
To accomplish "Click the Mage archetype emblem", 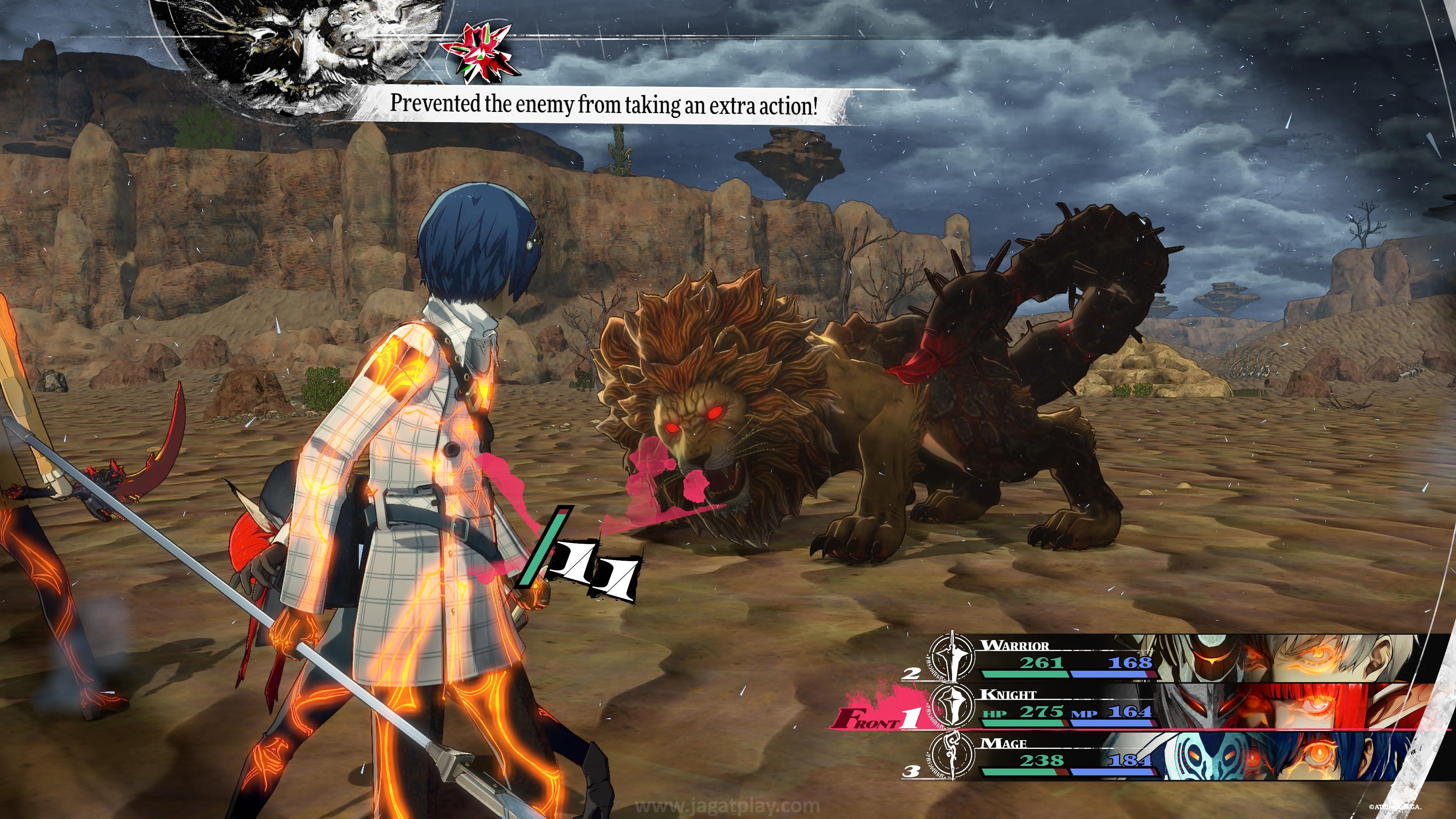I will pyautogui.click(x=953, y=756).
